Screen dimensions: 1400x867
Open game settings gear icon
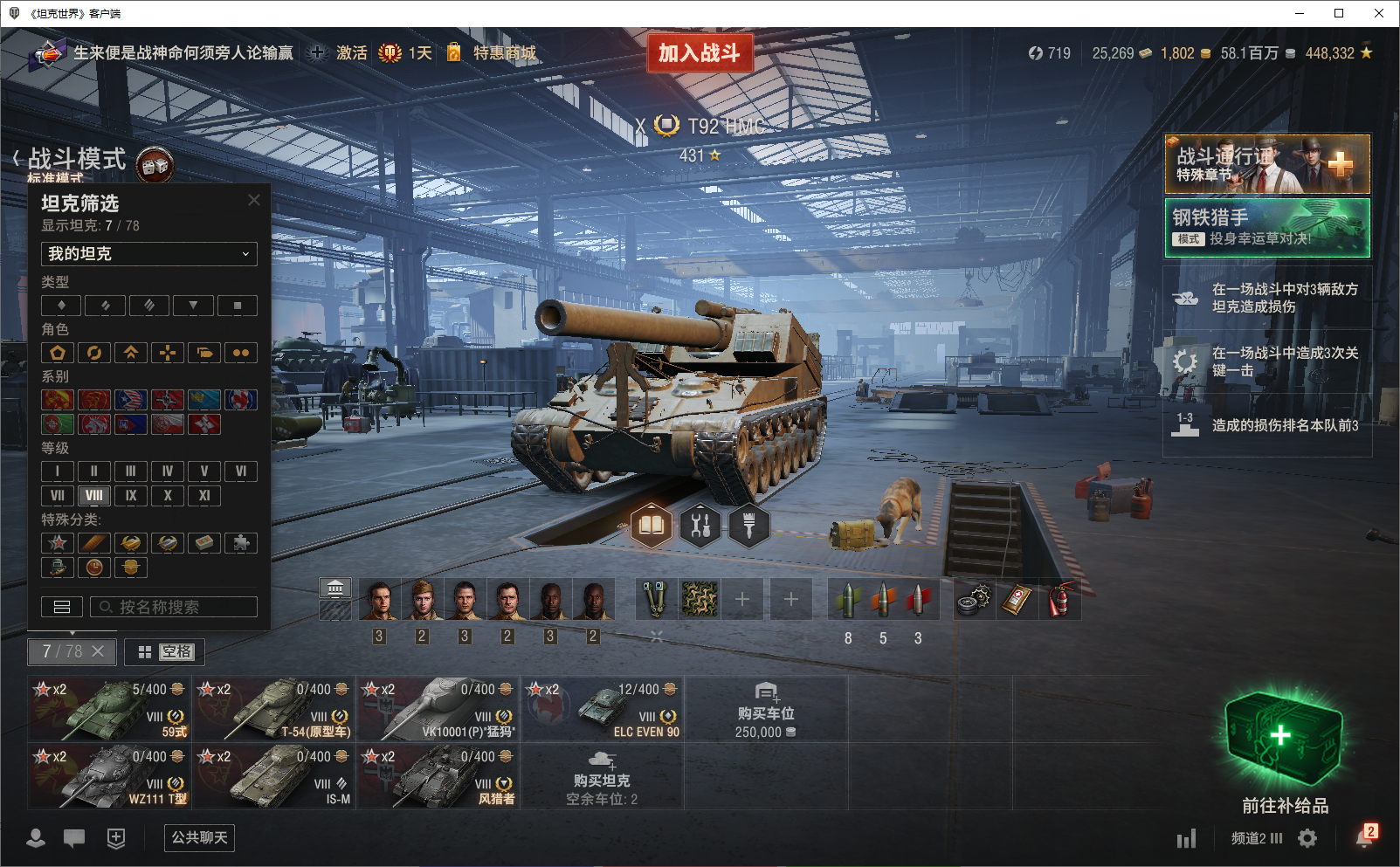[1307, 839]
